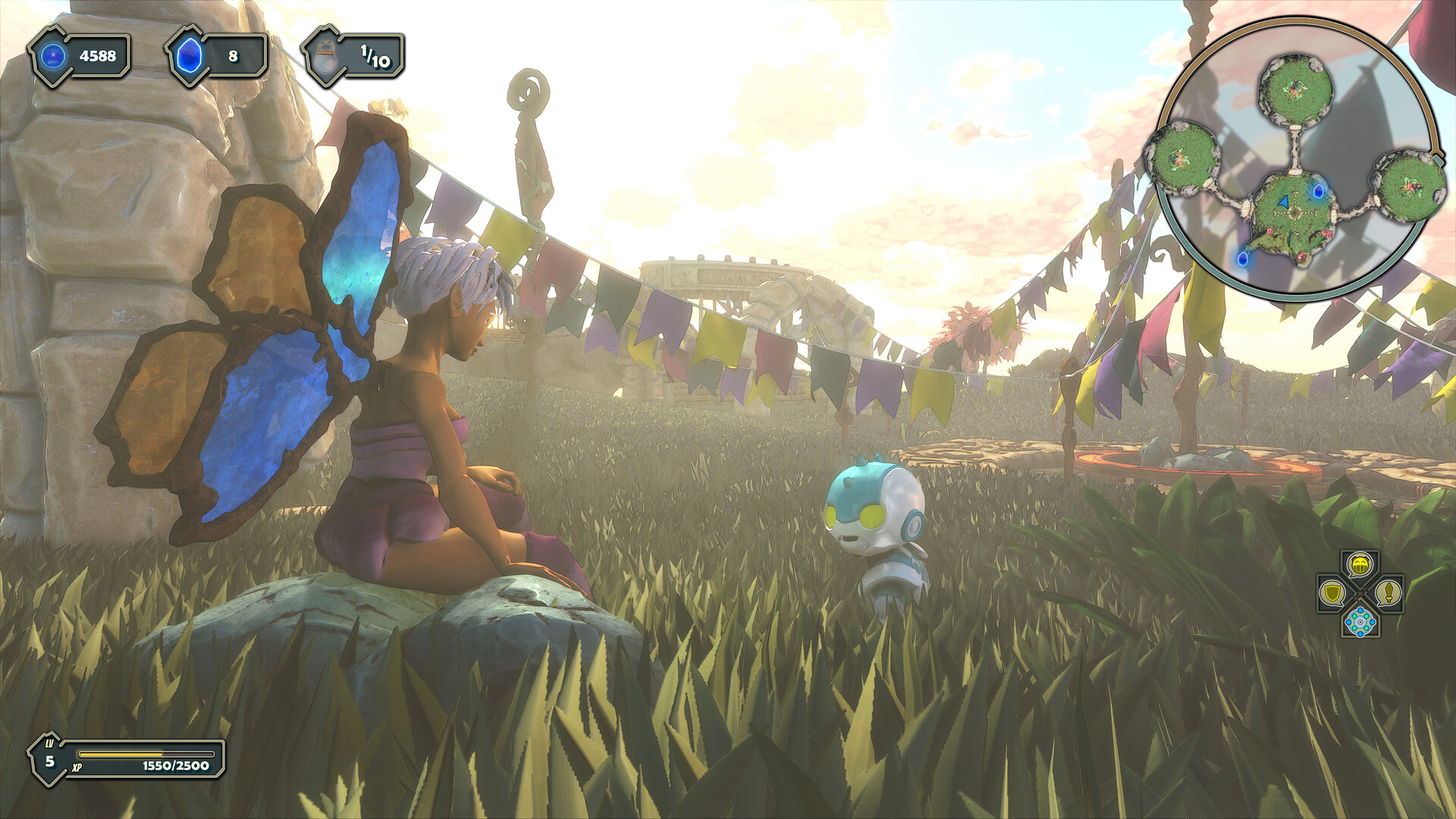The height and width of the screenshot is (819, 1456).
Task: Choose the sword speech bubble command
Action: pos(1389,592)
